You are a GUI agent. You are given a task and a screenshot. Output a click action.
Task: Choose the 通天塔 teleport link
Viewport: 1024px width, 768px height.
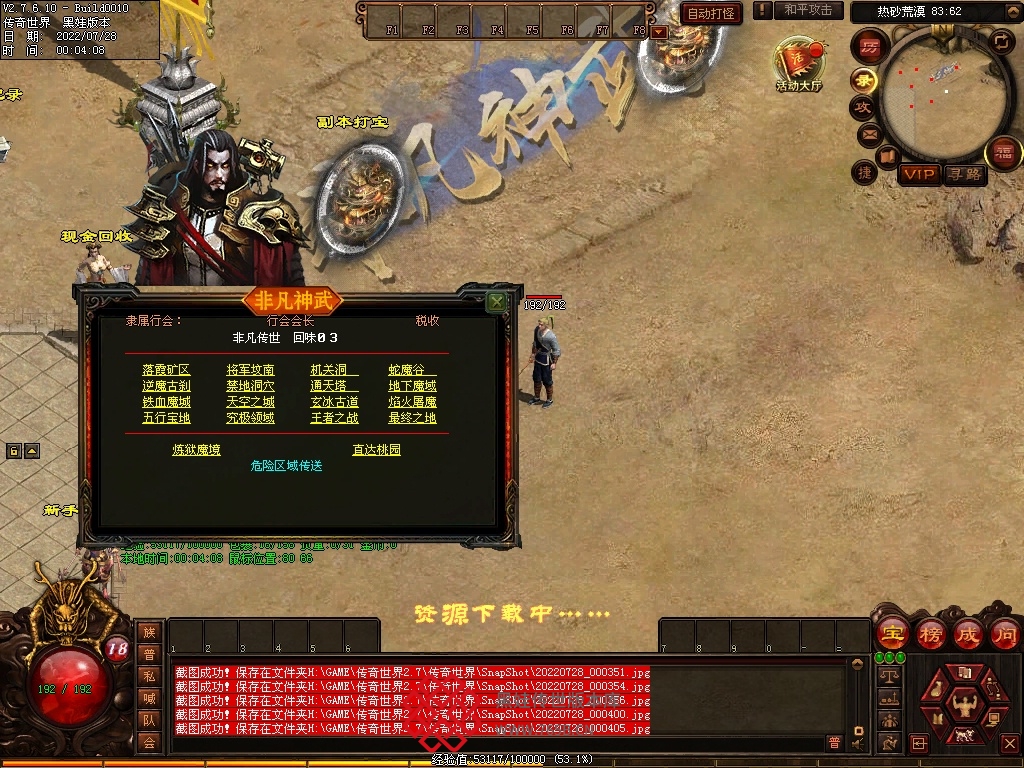[334, 386]
